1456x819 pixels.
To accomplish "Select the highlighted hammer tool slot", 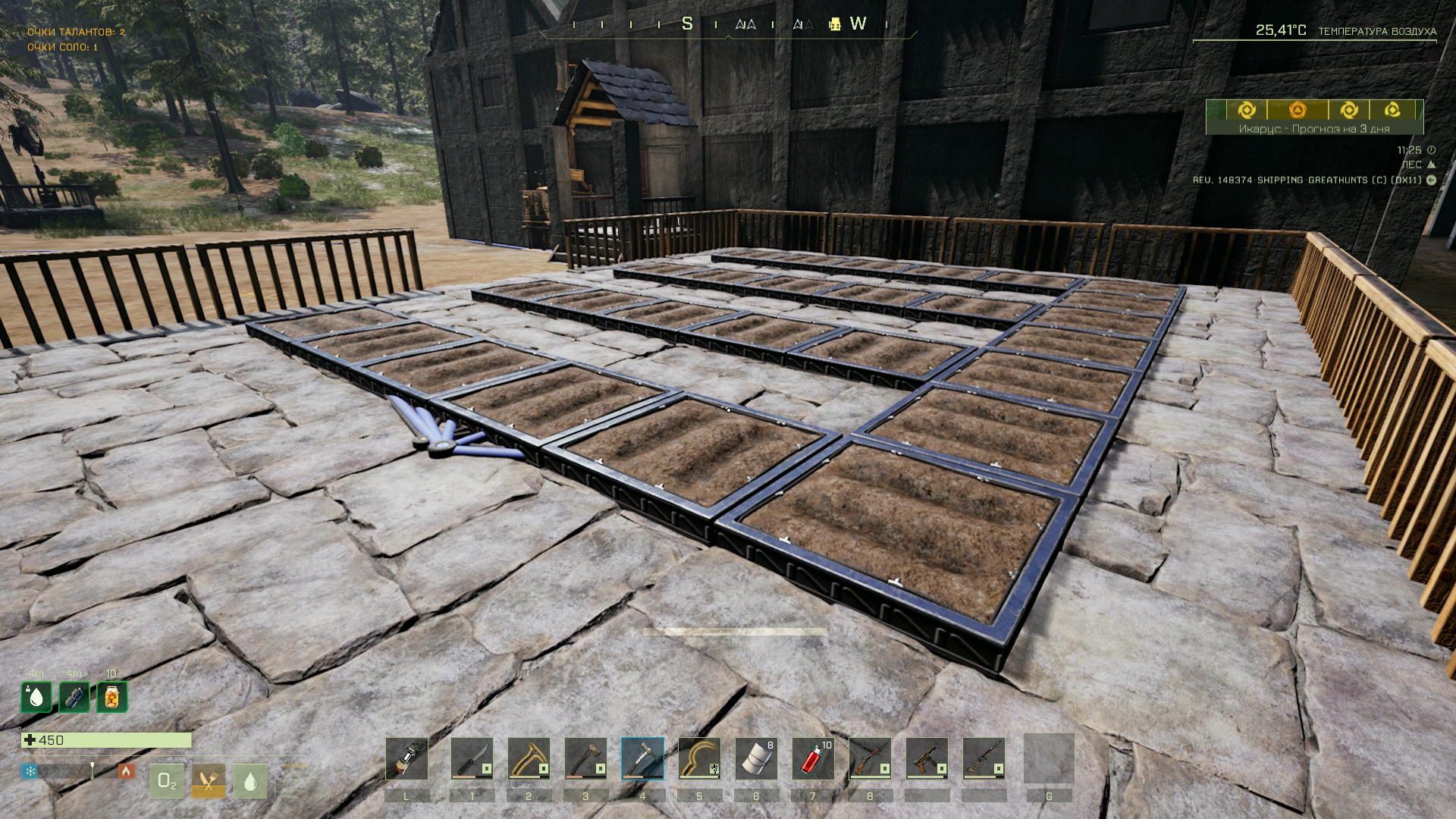I will (642, 758).
